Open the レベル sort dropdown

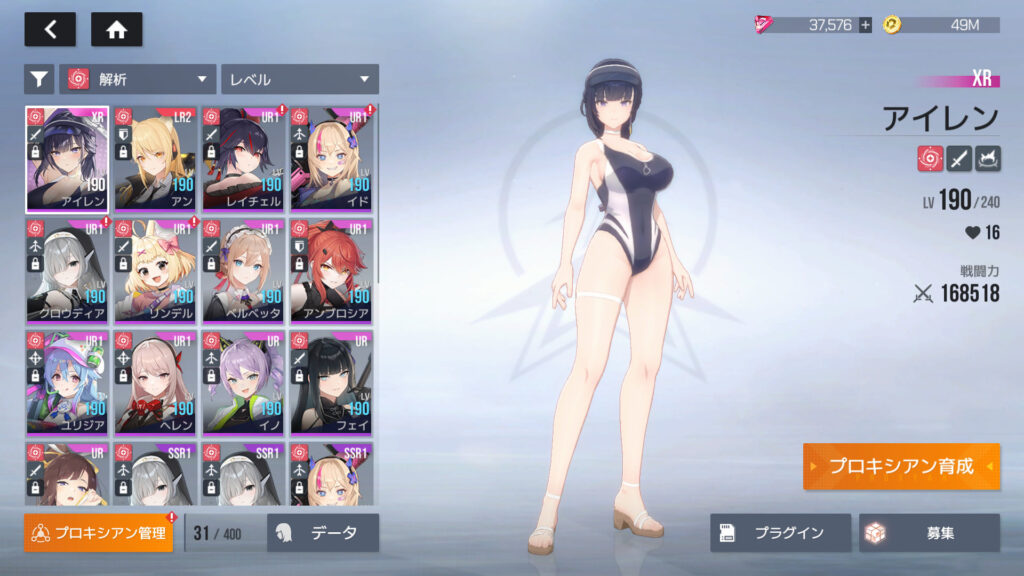pyautogui.click(x=300, y=79)
